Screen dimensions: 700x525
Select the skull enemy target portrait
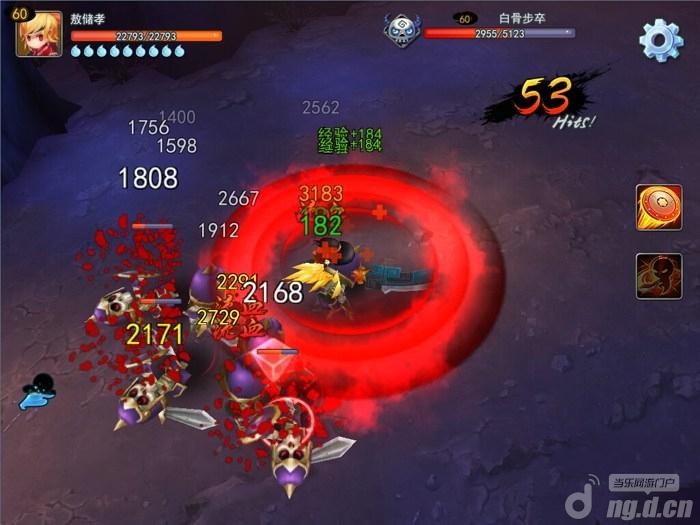(x=403, y=29)
